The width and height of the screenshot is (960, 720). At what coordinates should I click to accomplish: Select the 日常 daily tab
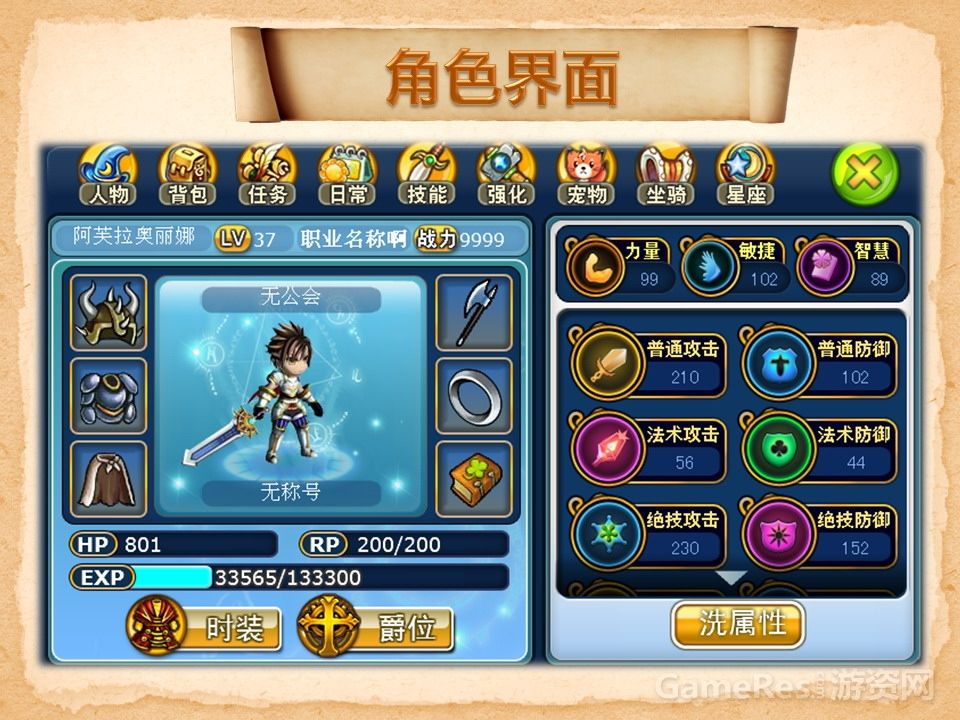(x=347, y=176)
